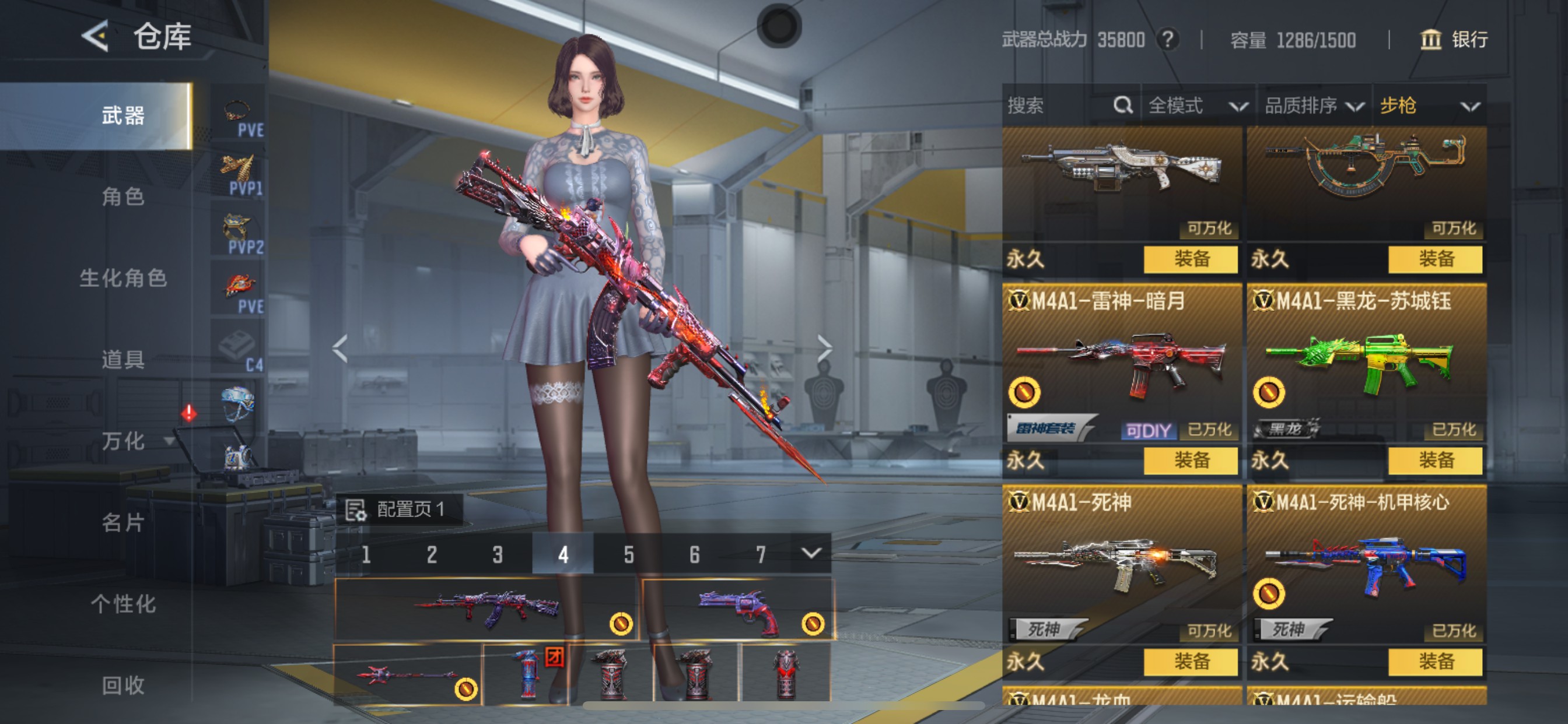Switch to loadout slot 5
The width and height of the screenshot is (1568, 724).
click(629, 554)
